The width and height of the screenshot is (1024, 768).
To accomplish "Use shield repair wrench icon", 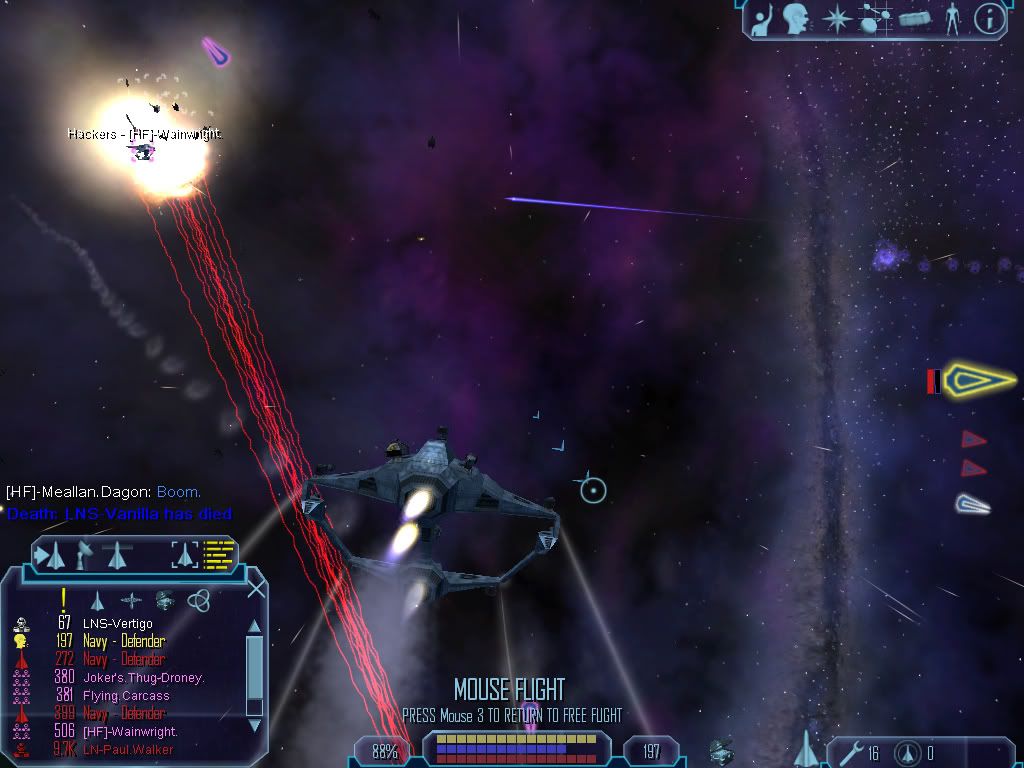I will [848, 752].
